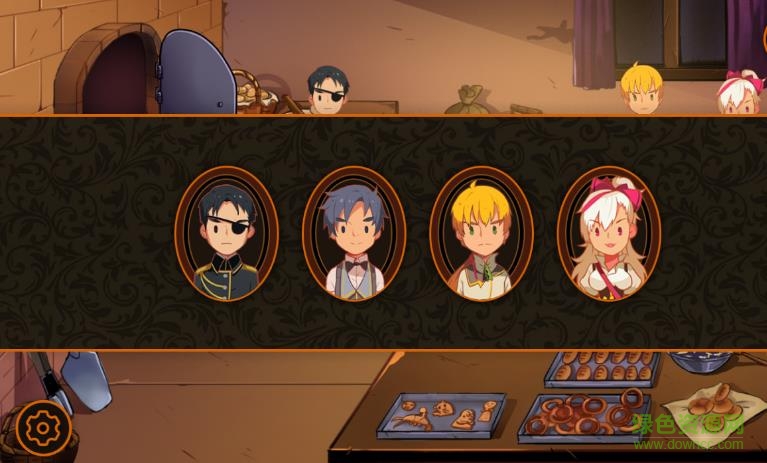Pick the blonde boy character portrait
This screenshot has width=767, height=463.
tap(481, 234)
